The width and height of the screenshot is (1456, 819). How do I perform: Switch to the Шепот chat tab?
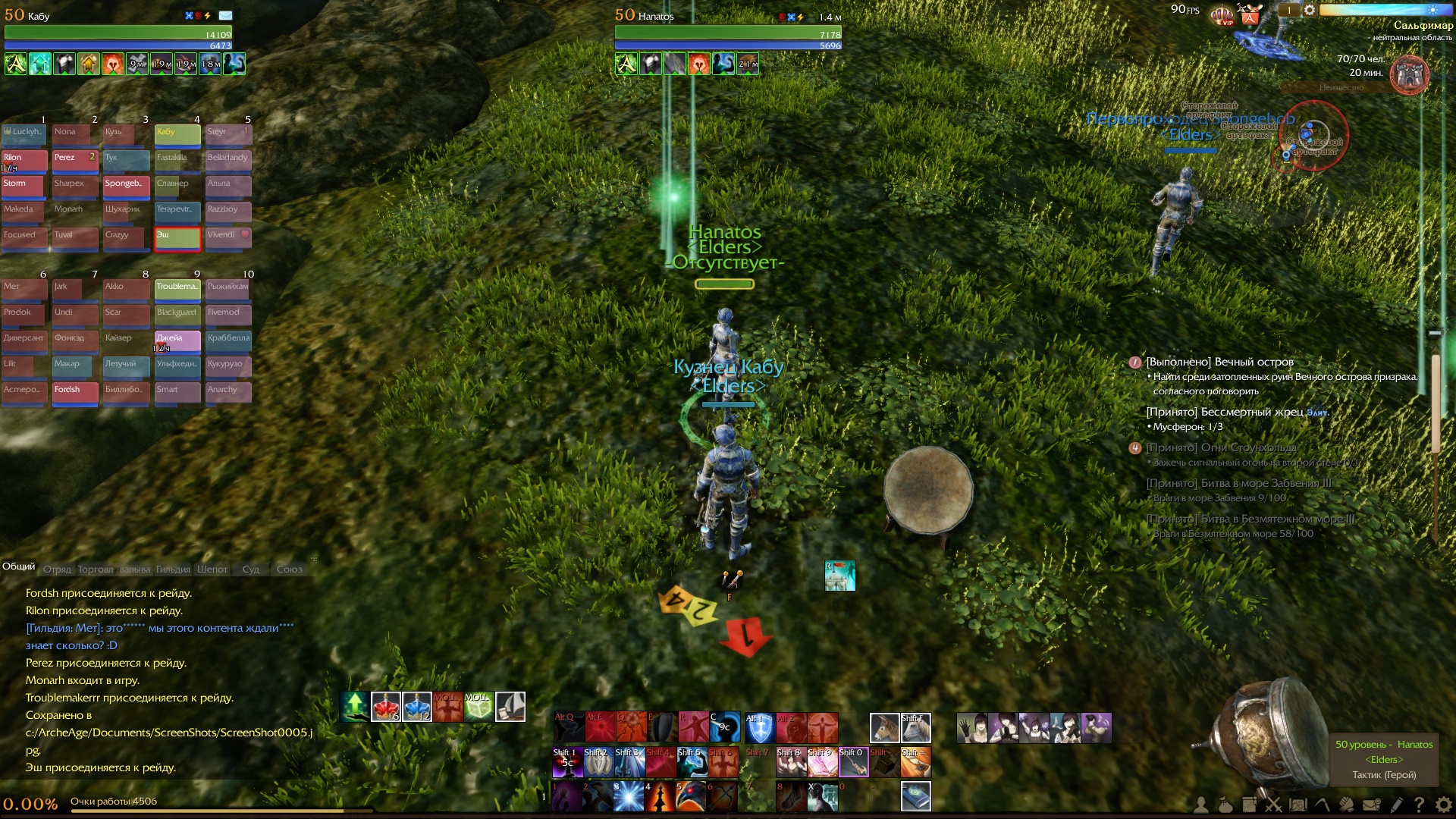tap(212, 570)
